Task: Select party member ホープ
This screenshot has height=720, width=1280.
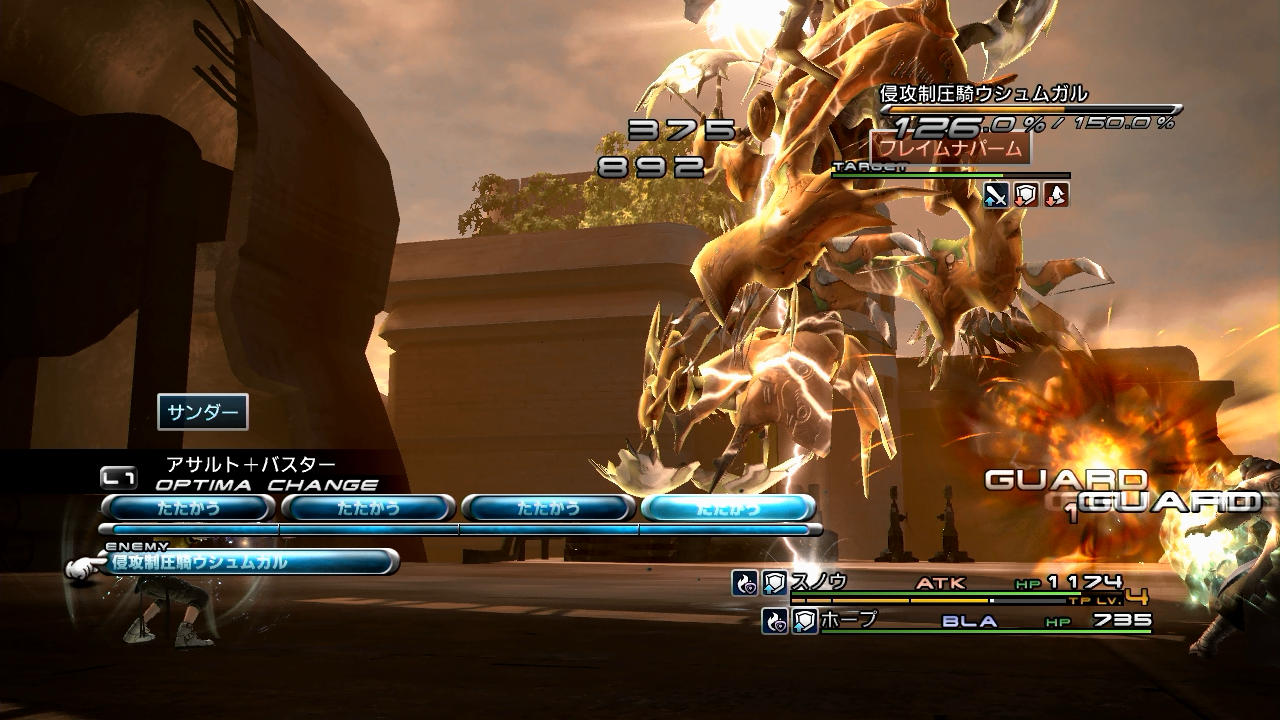Action: (x=850, y=621)
